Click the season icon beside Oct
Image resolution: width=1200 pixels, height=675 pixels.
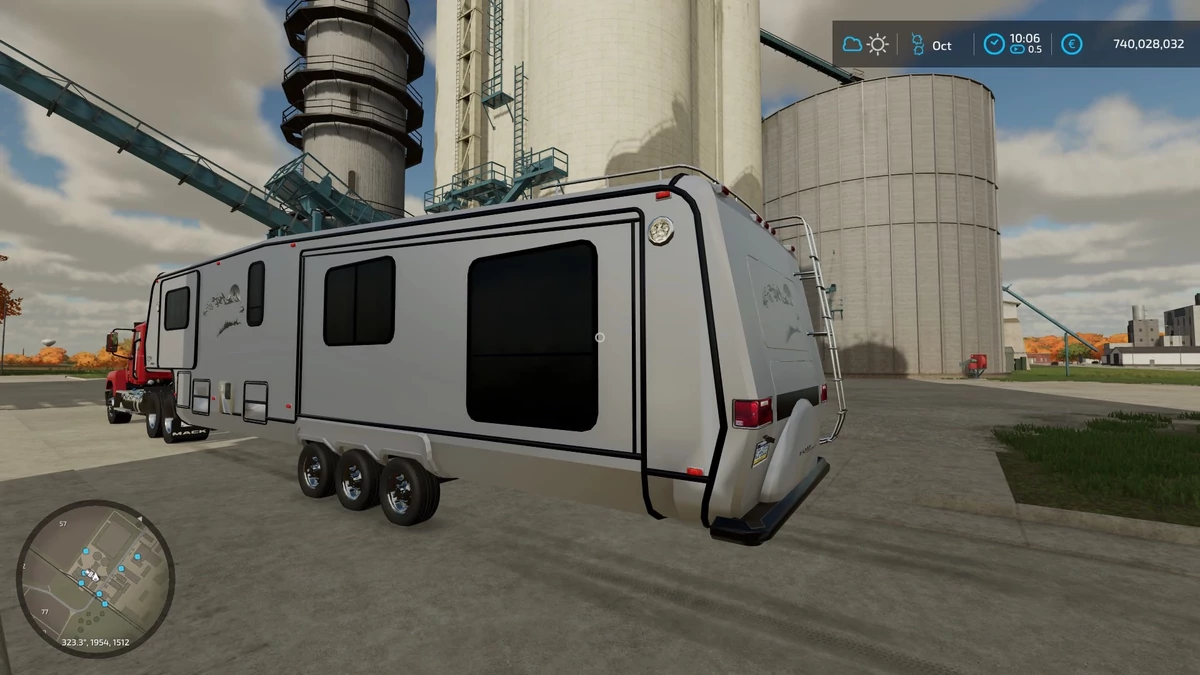[916, 45]
